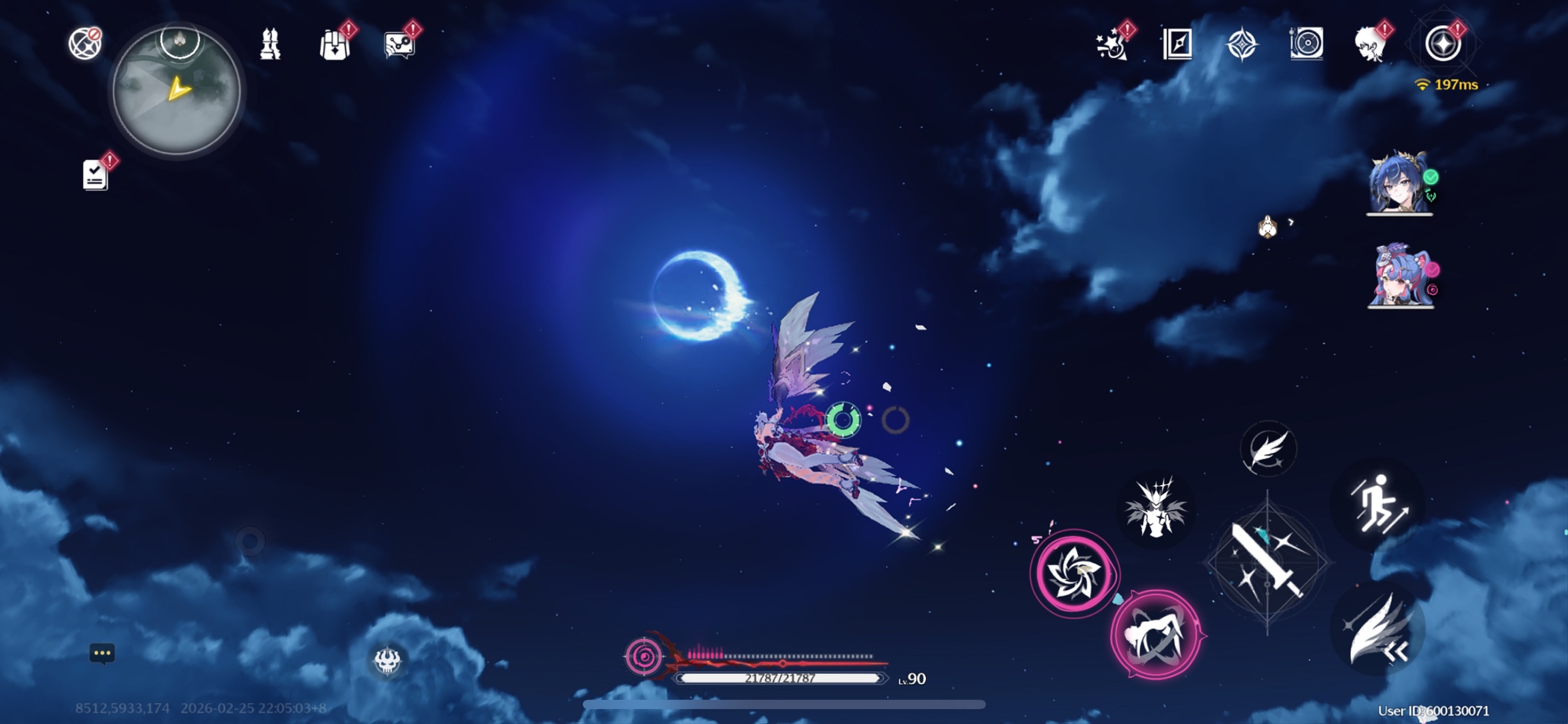This screenshot has height=724, width=1568.
Task: Open the circular disc icon menu
Action: pyautogui.click(x=1306, y=44)
